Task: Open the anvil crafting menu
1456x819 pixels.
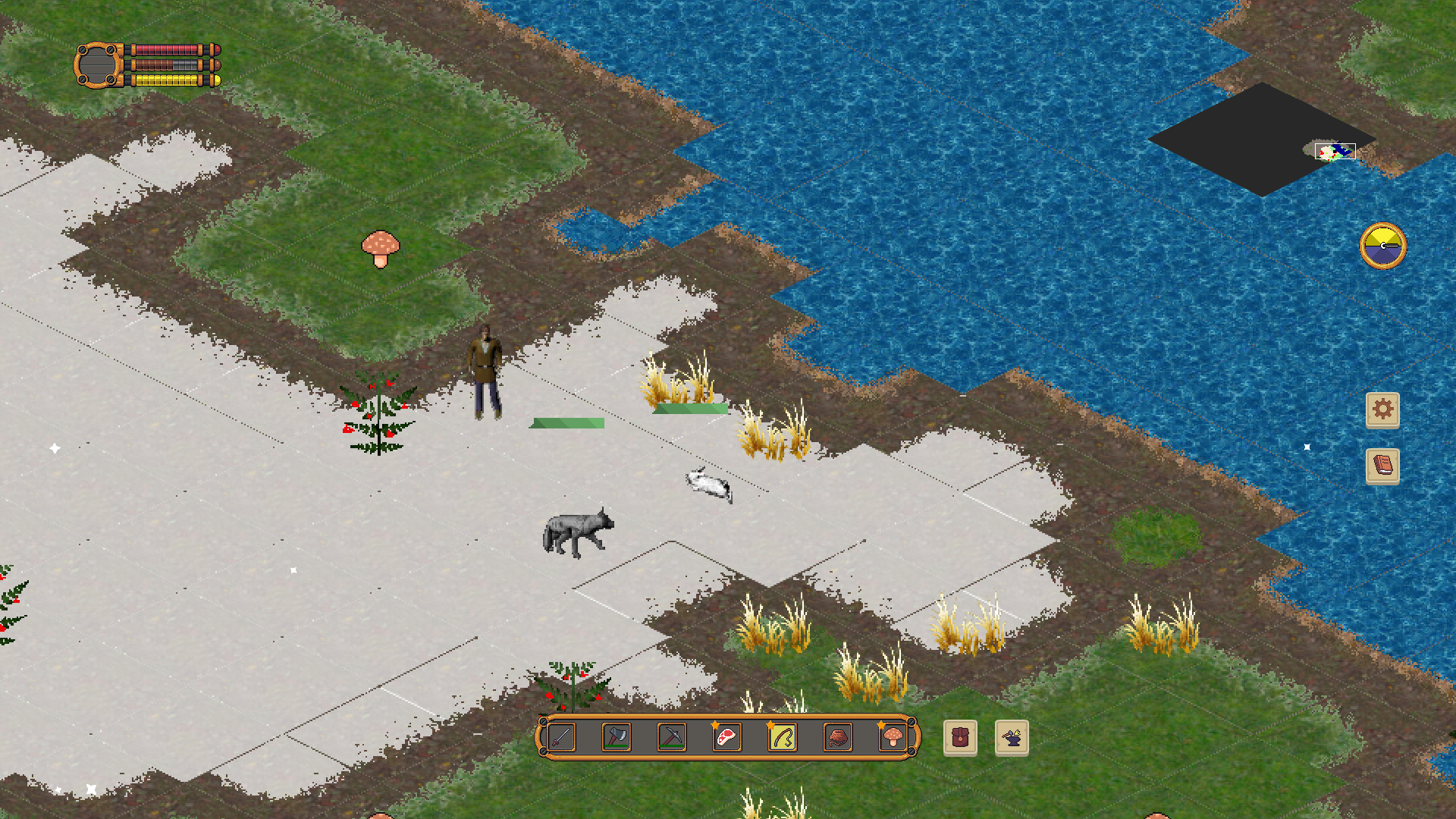Action: point(1012,738)
